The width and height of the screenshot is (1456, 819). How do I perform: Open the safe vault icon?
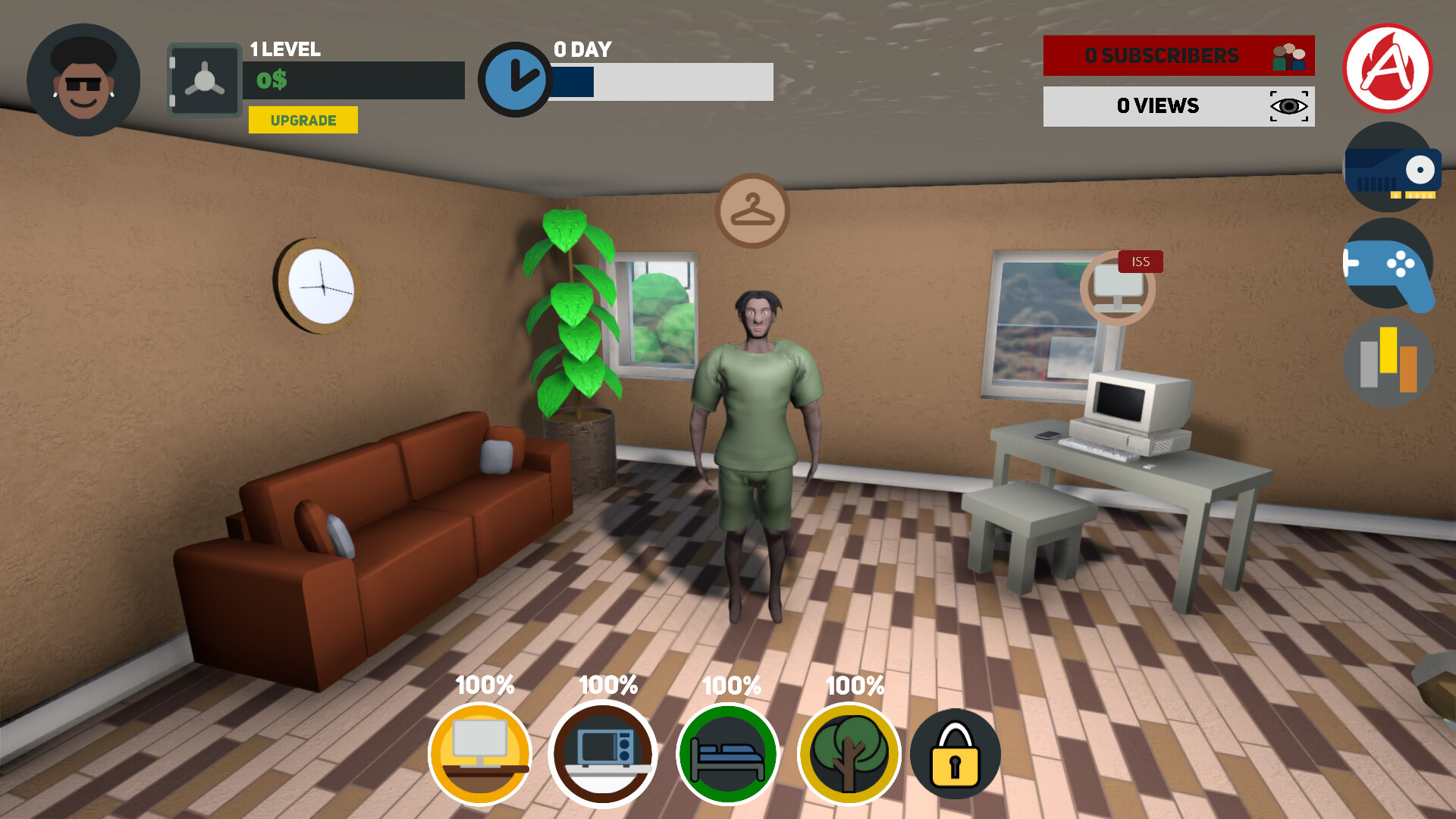204,80
